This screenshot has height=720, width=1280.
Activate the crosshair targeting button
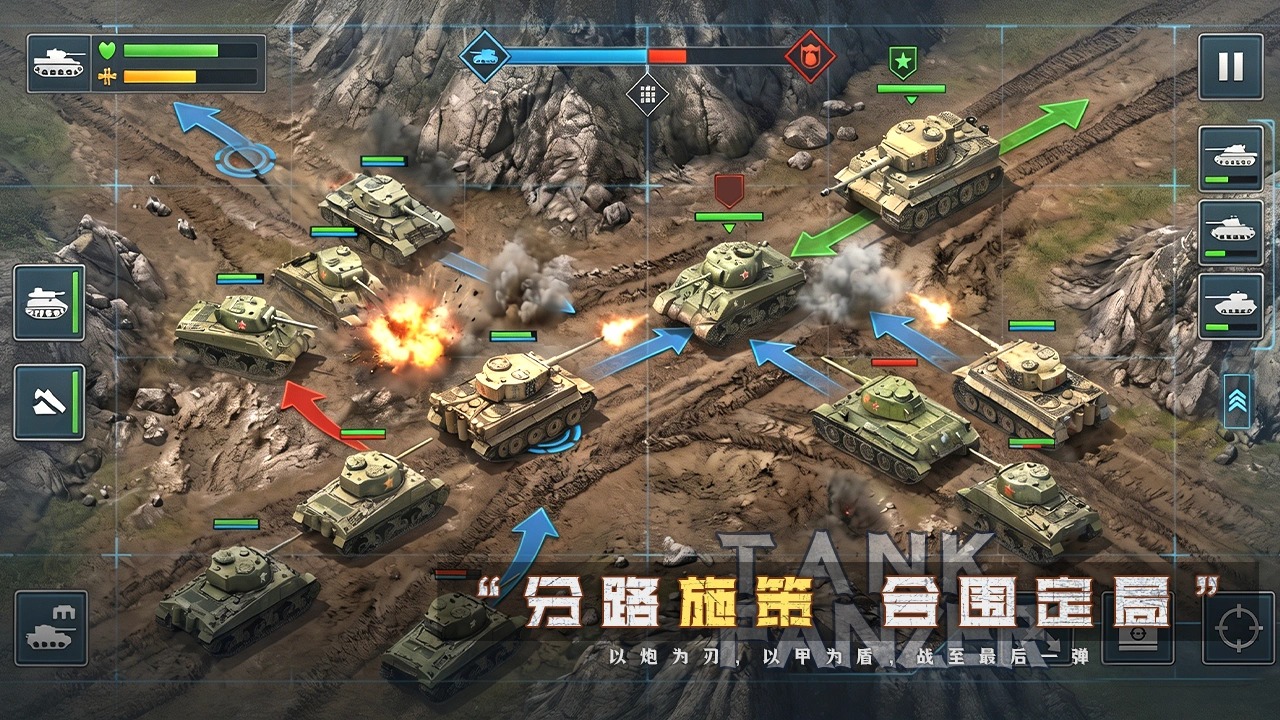[1238, 628]
